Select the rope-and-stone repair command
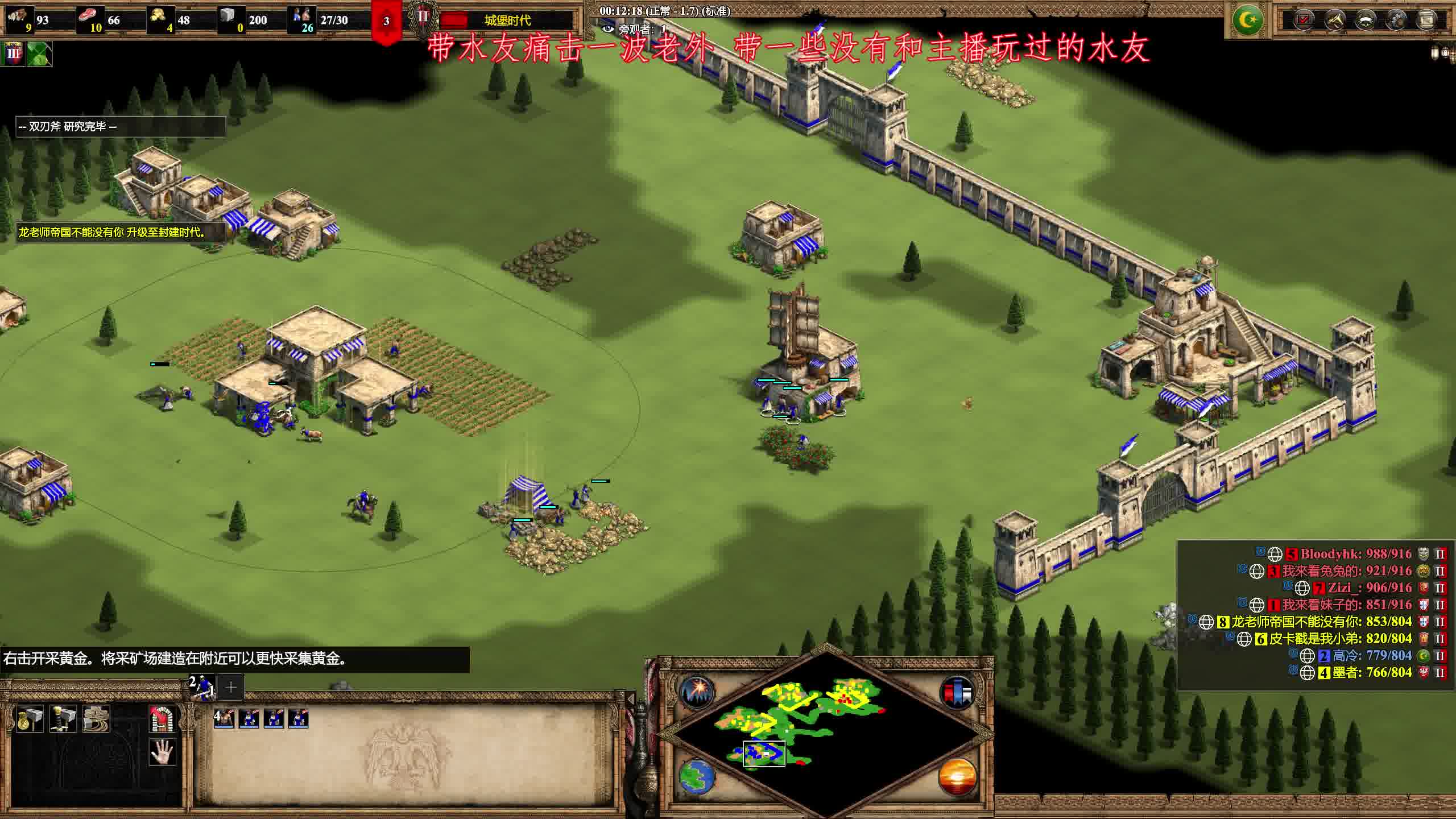Screen dimensions: 1456x819 [96, 719]
